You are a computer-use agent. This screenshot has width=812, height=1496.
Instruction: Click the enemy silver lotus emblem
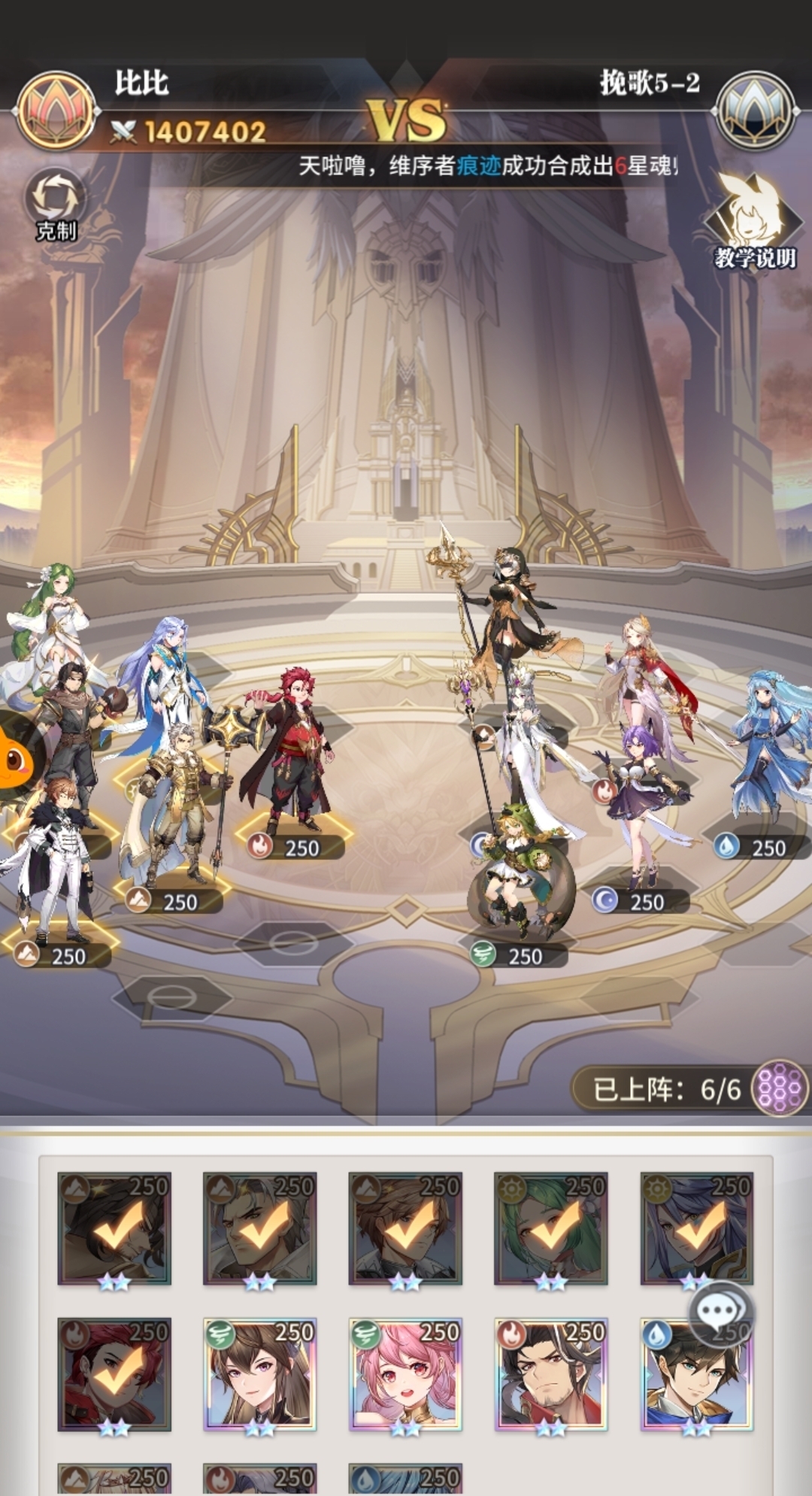(754, 111)
